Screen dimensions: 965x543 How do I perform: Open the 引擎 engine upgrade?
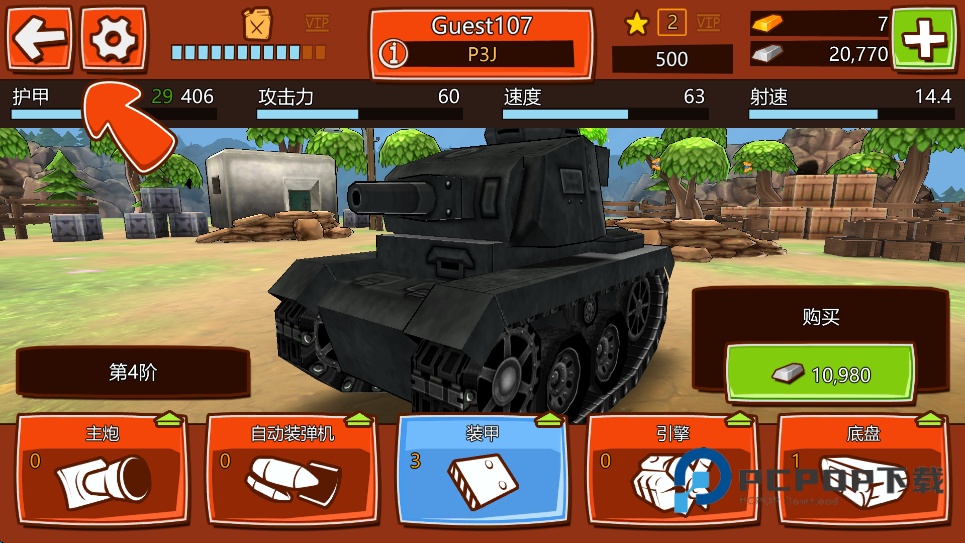coord(672,470)
